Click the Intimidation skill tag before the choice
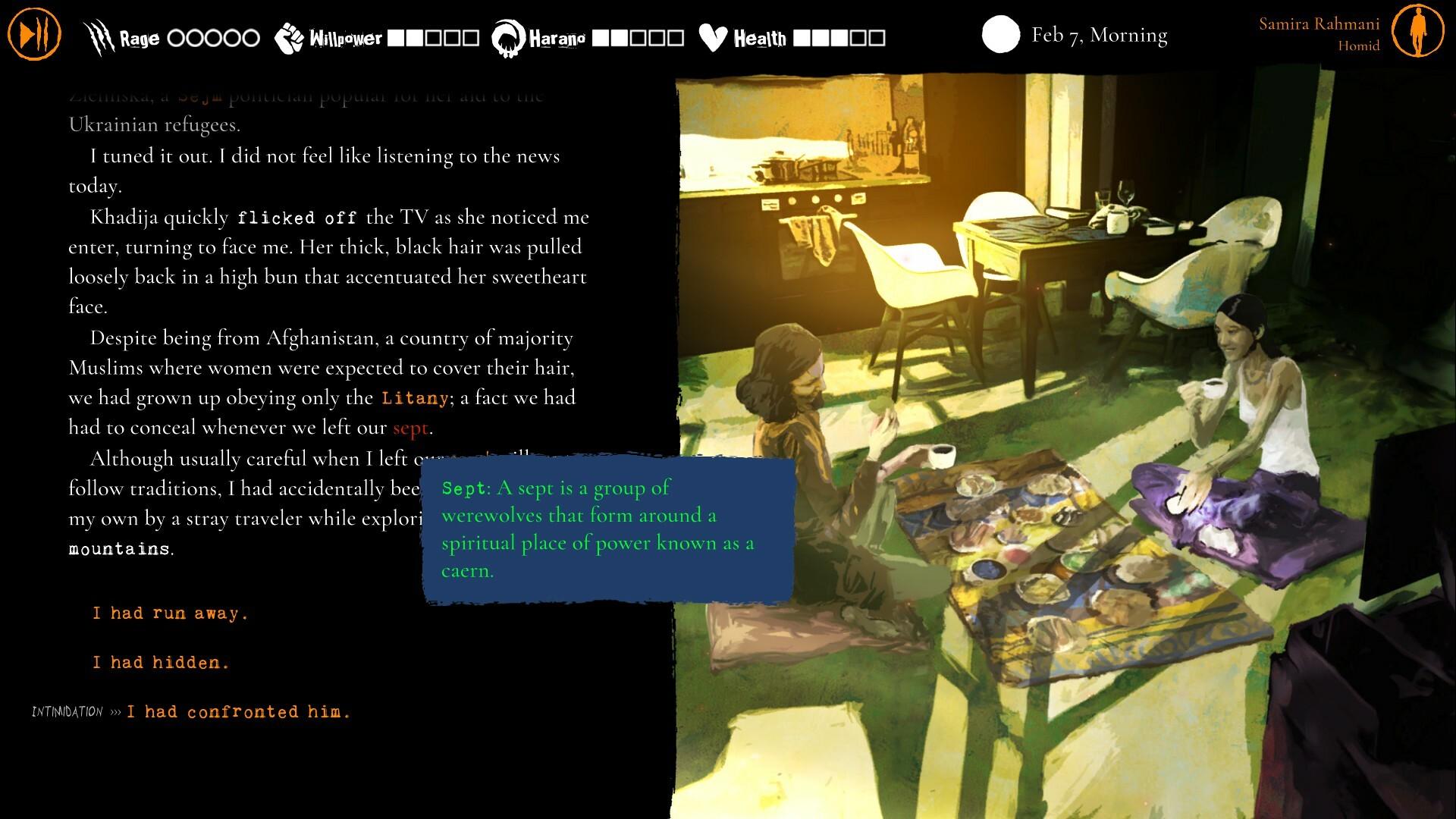The height and width of the screenshot is (819, 1456). point(67,711)
